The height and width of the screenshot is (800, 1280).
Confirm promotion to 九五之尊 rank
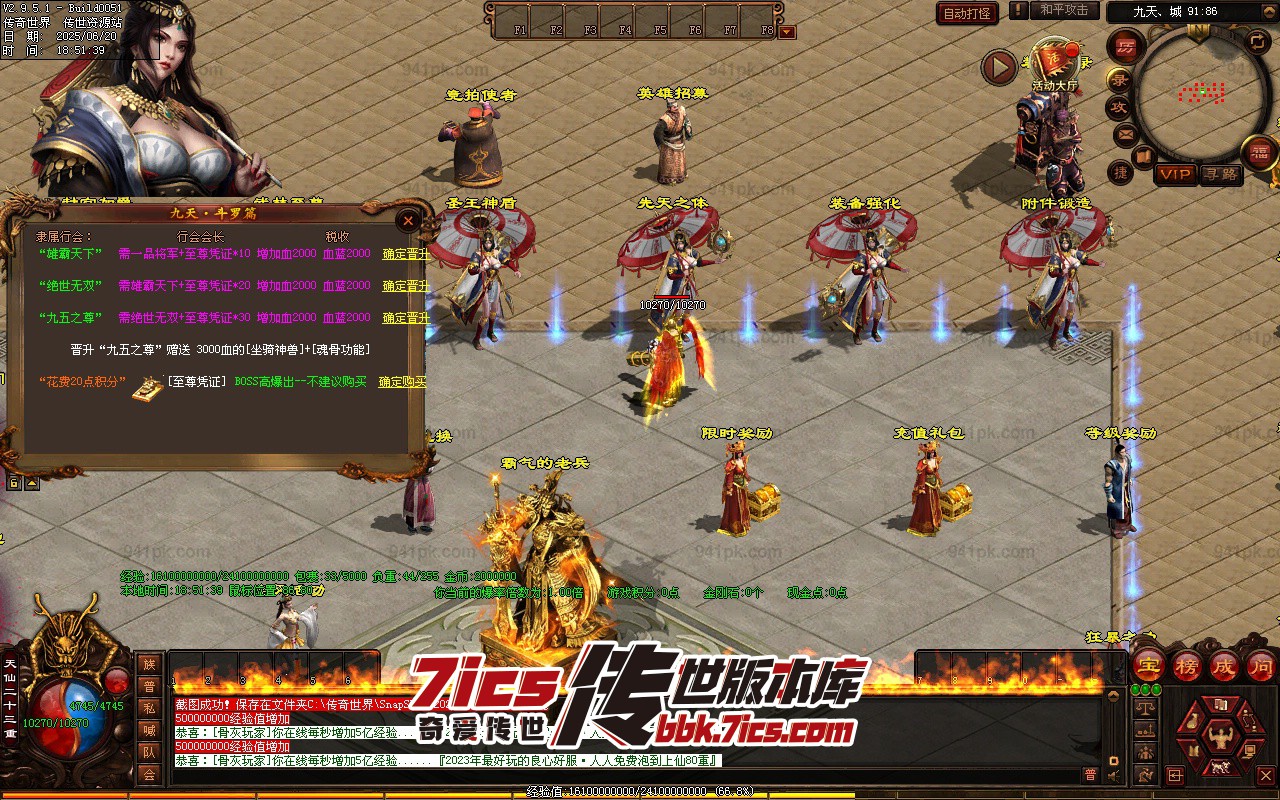[x=405, y=318]
